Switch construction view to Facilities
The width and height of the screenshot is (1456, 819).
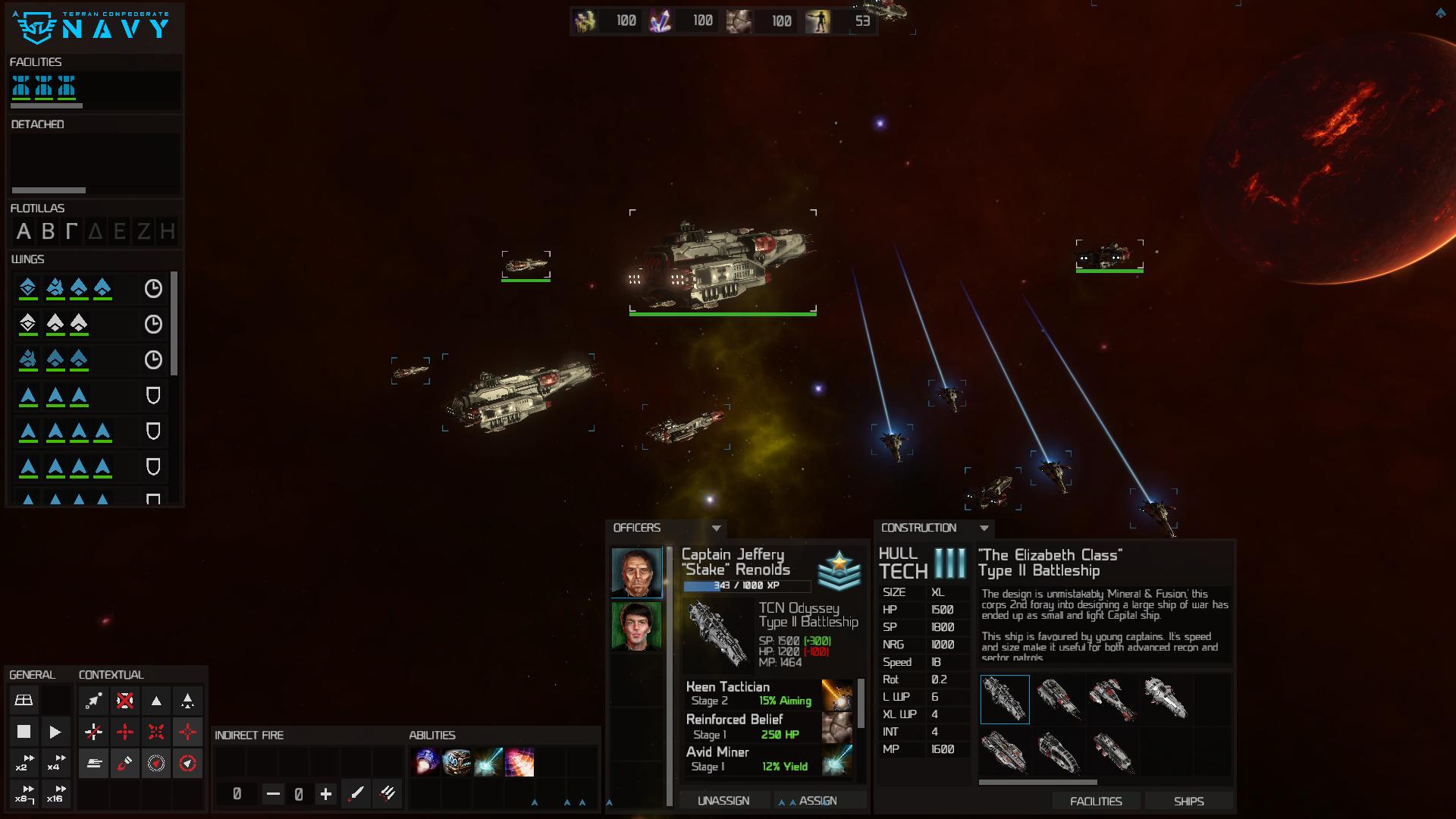click(x=1096, y=802)
